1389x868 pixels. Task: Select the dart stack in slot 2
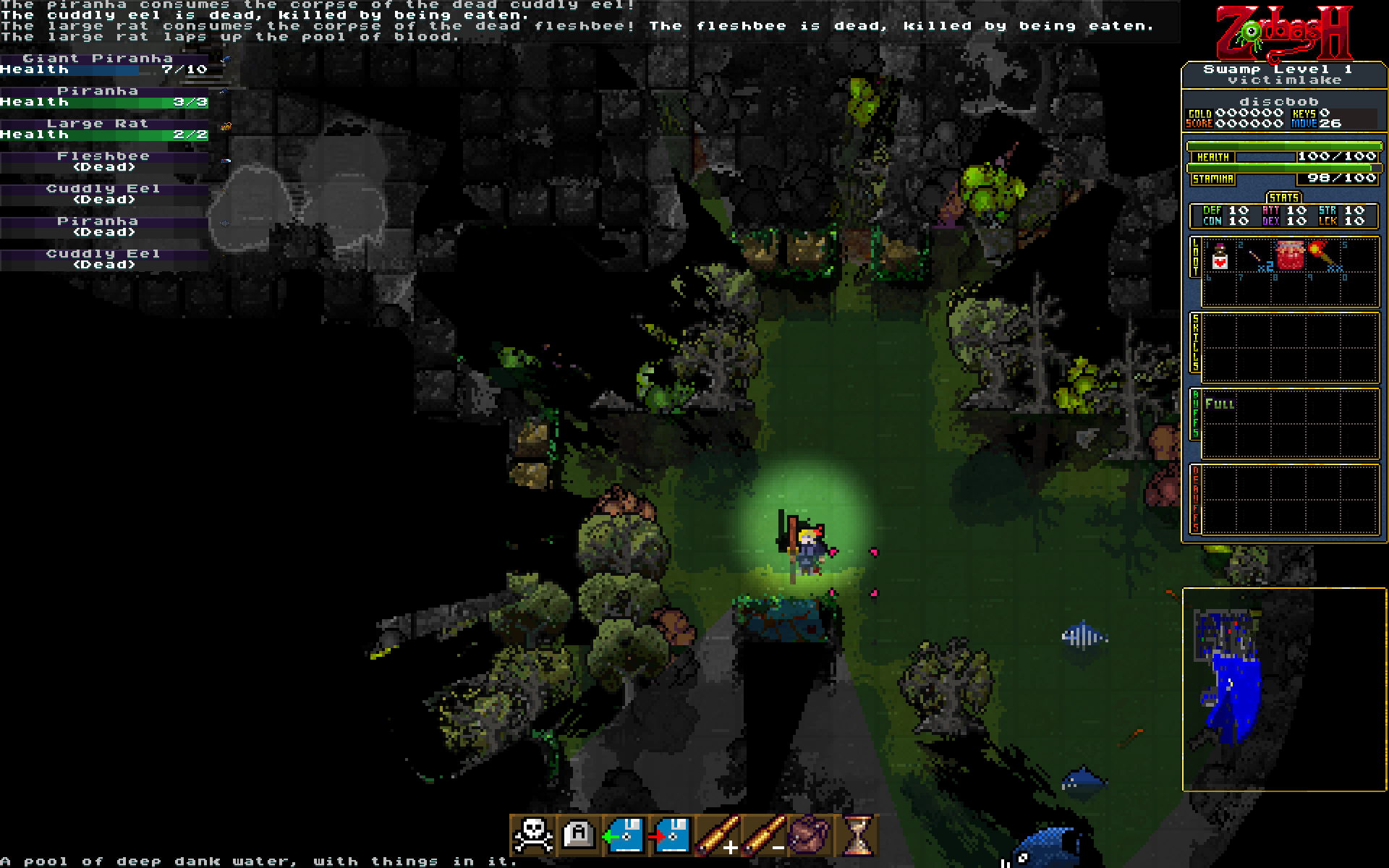[x=1257, y=258]
